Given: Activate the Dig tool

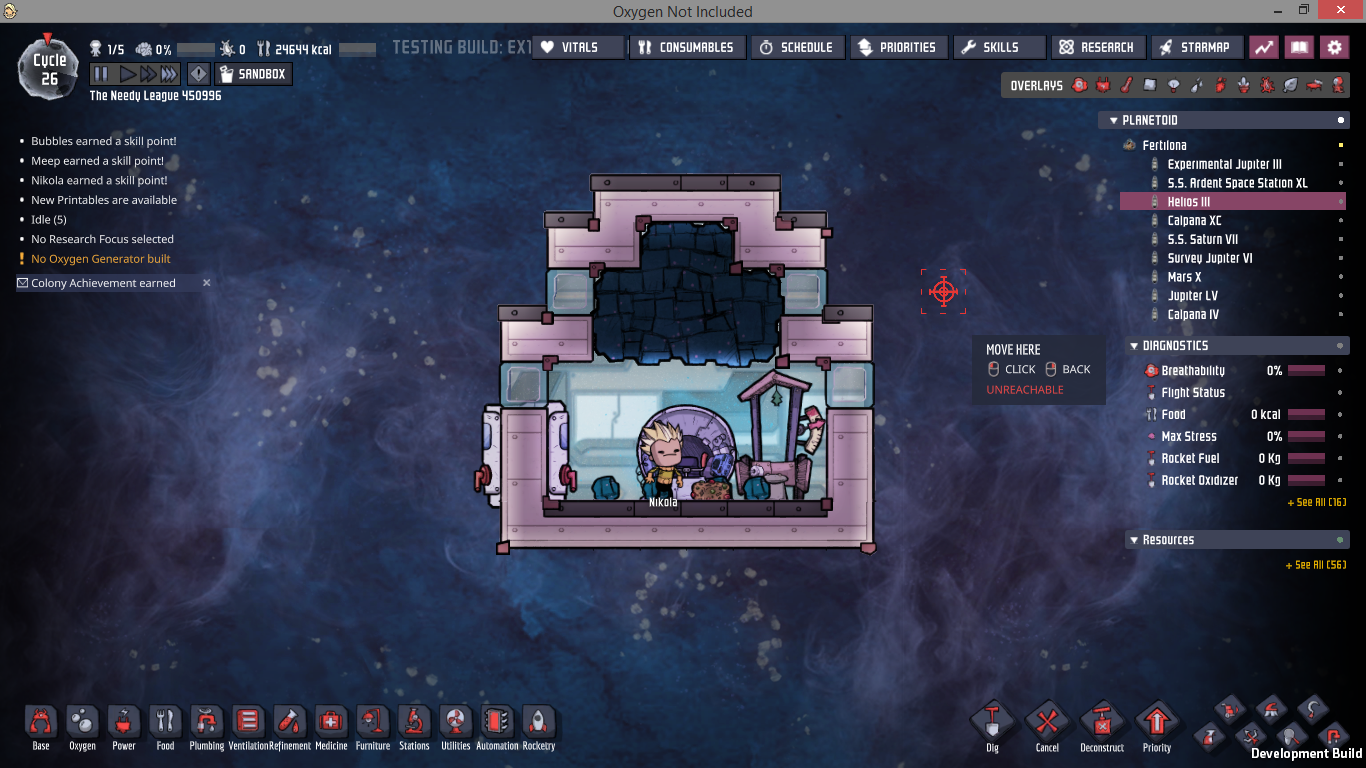Looking at the screenshot, I should (992, 725).
